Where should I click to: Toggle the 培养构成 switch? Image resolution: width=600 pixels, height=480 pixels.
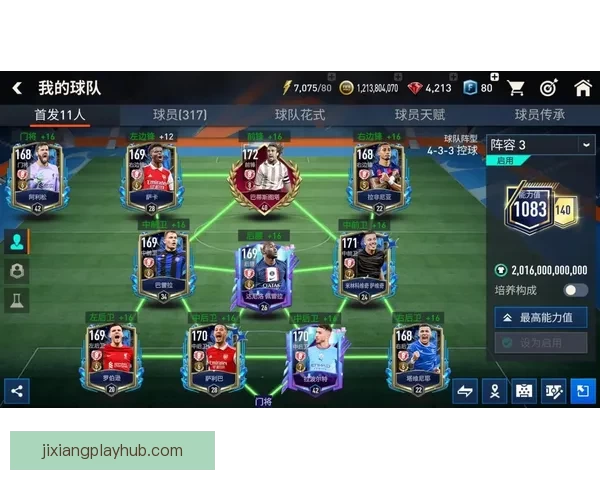coord(575,290)
